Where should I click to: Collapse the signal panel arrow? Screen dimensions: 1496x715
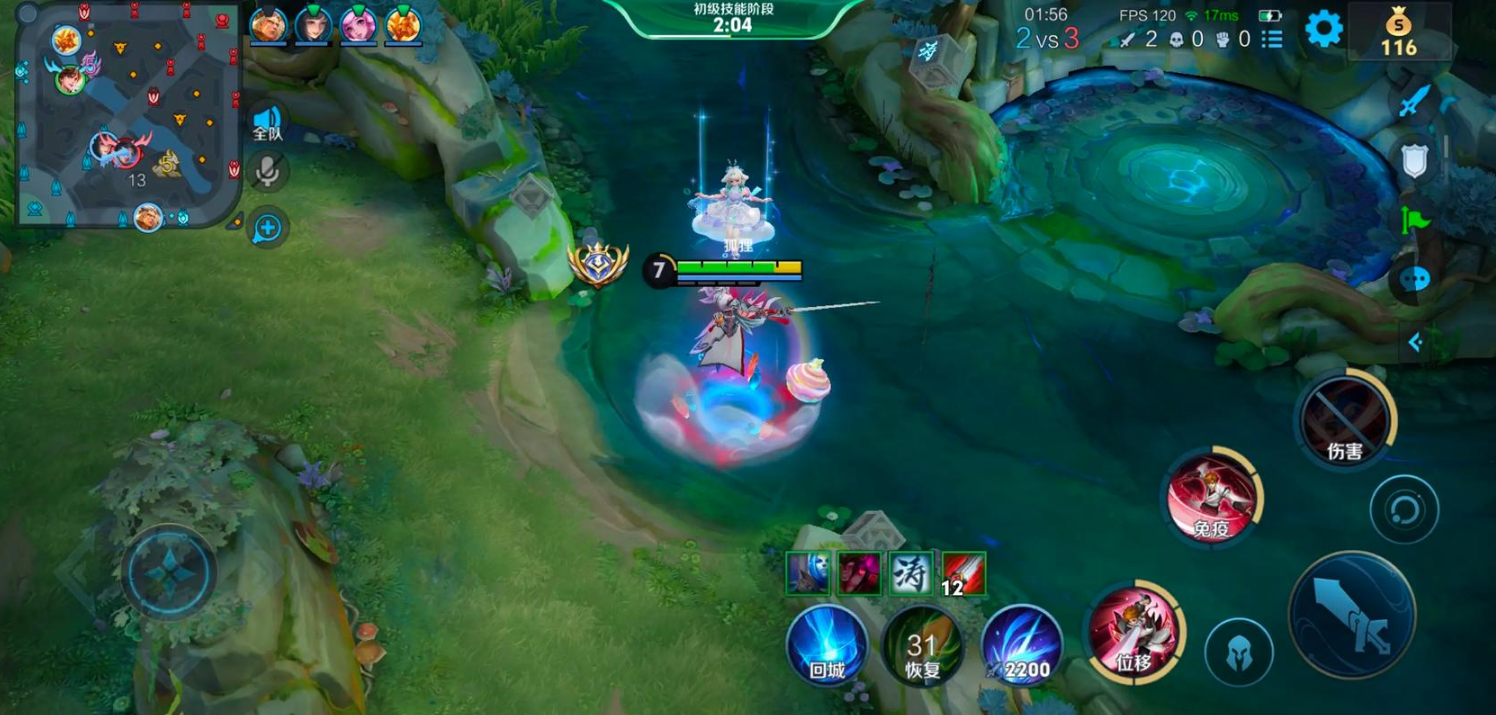click(1415, 343)
